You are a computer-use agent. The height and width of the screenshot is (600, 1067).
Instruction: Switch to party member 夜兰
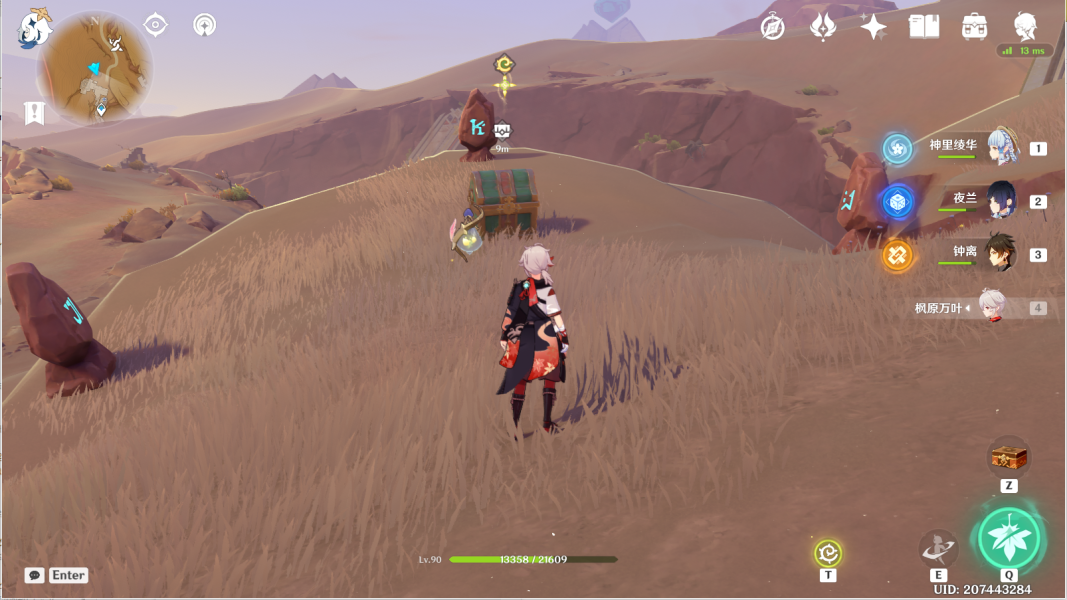point(1002,201)
